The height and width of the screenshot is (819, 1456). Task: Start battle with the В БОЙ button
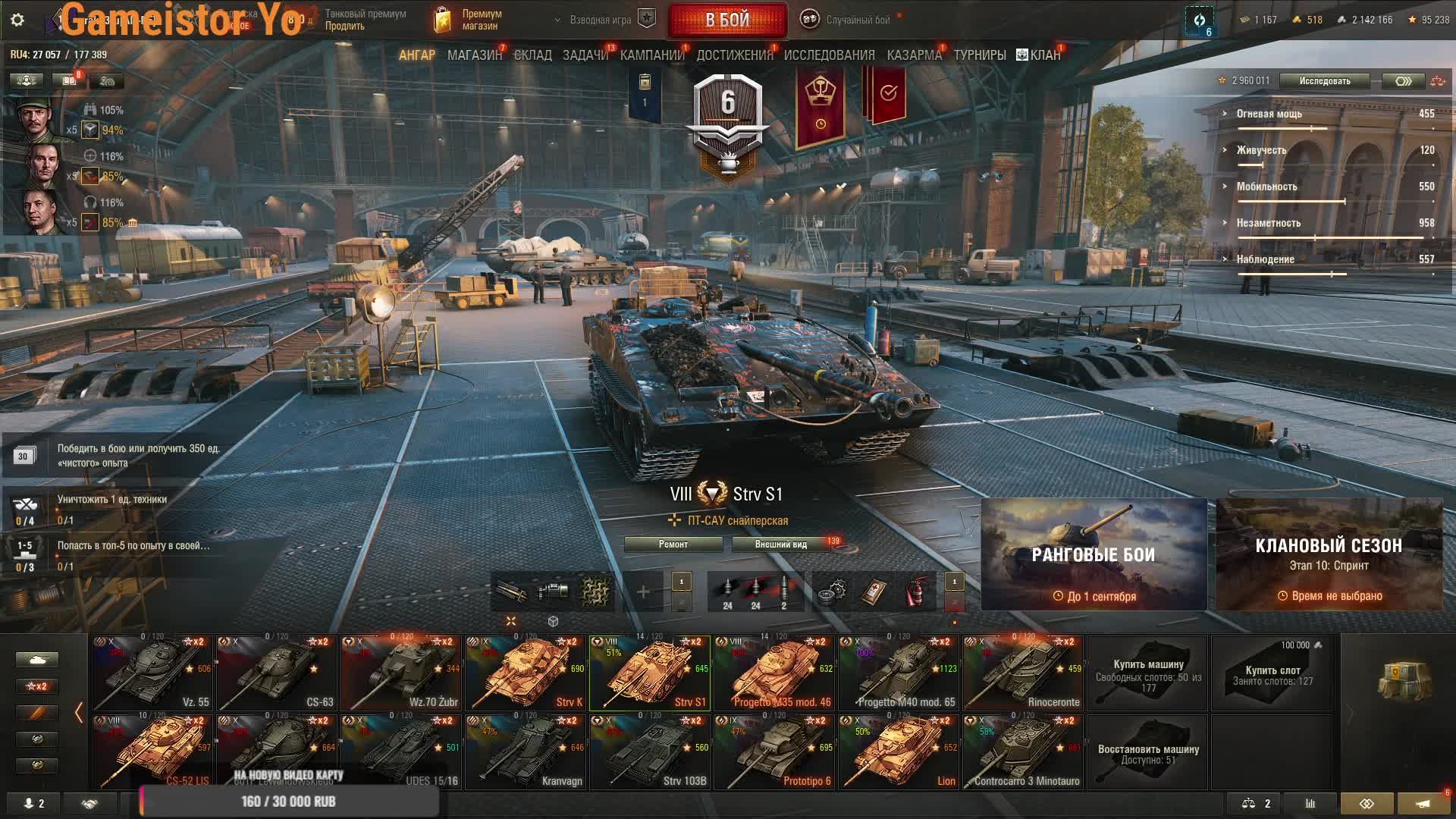(x=727, y=20)
